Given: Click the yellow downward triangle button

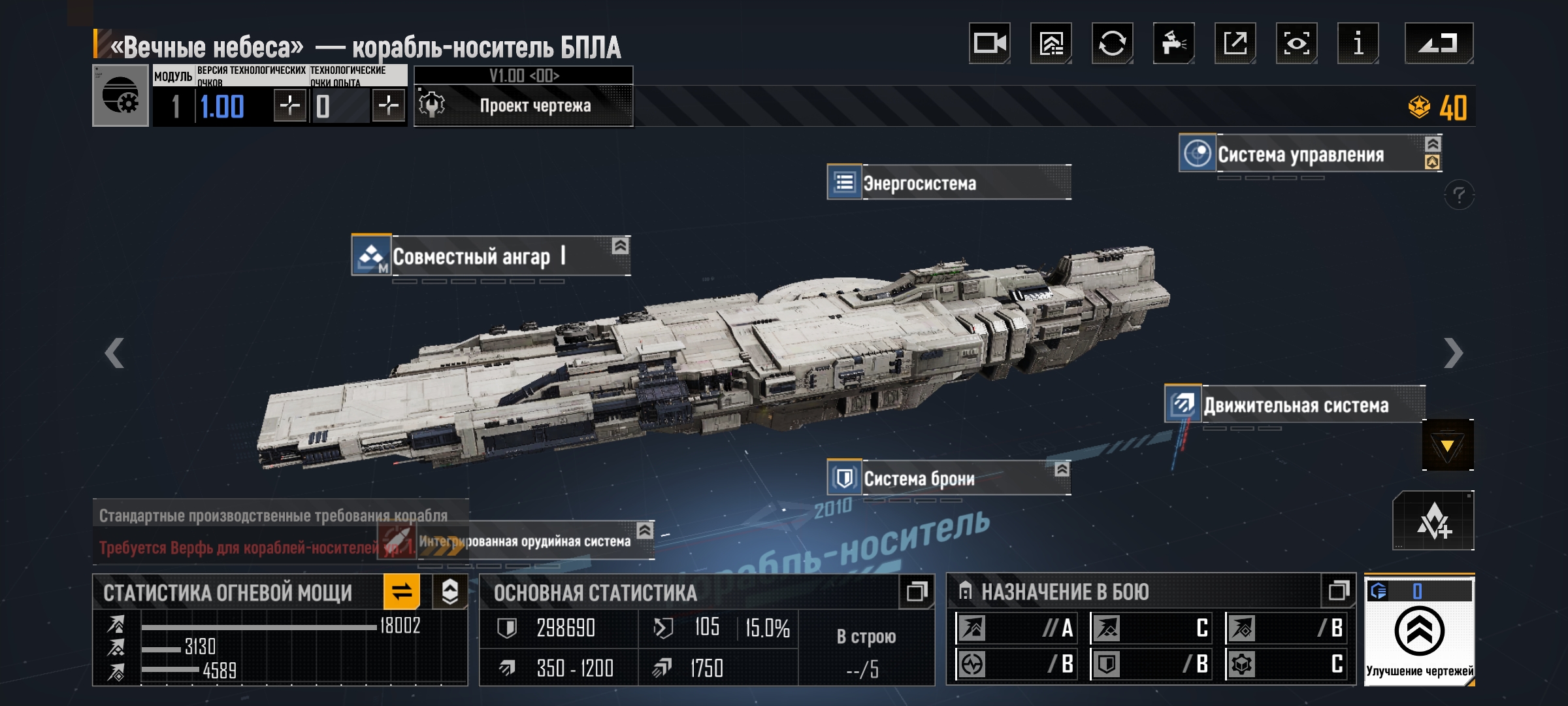Looking at the screenshot, I should click(x=1447, y=446).
